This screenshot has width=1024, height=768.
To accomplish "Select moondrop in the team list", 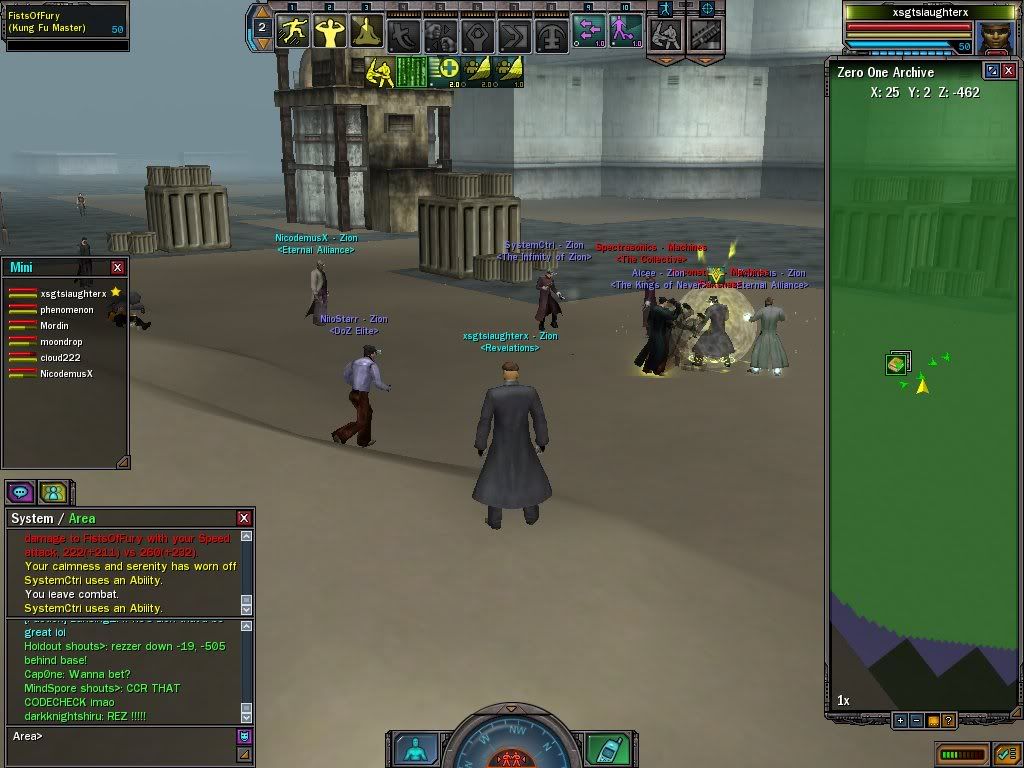I will click(x=61, y=342).
